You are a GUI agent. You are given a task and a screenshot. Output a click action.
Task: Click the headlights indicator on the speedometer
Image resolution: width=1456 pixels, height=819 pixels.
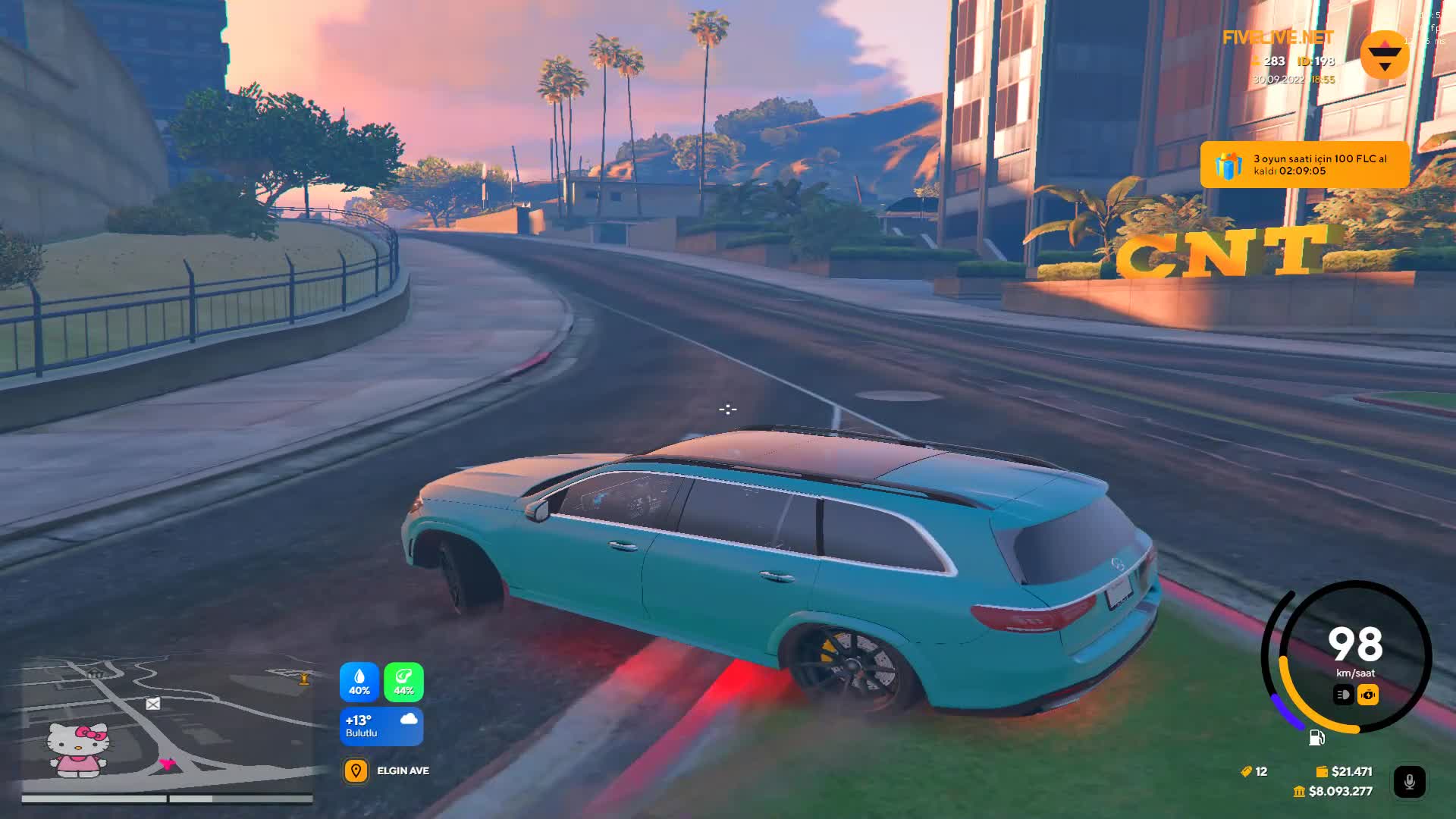tap(1343, 695)
